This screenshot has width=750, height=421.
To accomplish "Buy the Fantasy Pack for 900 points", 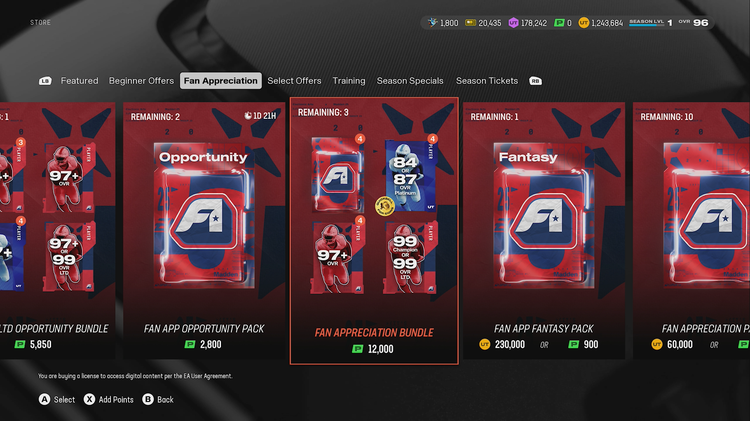I will coord(587,345).
